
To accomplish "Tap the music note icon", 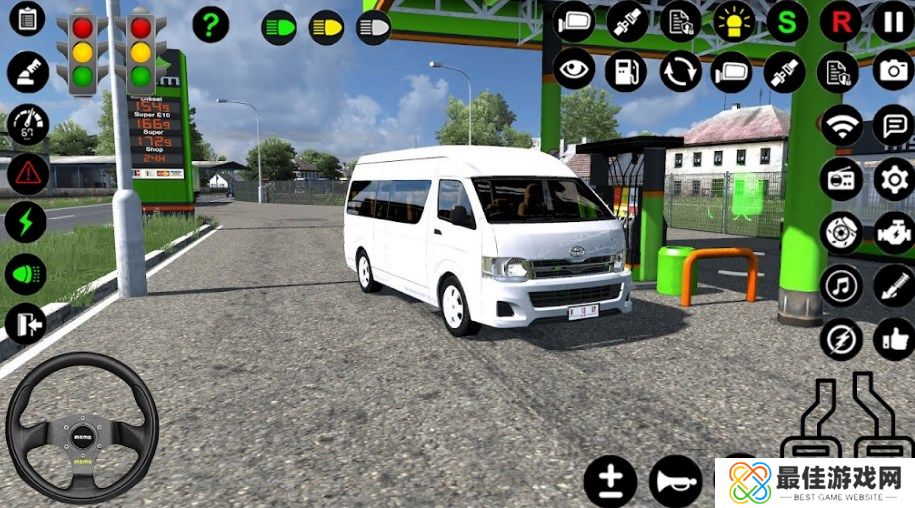I will [841, 286].
